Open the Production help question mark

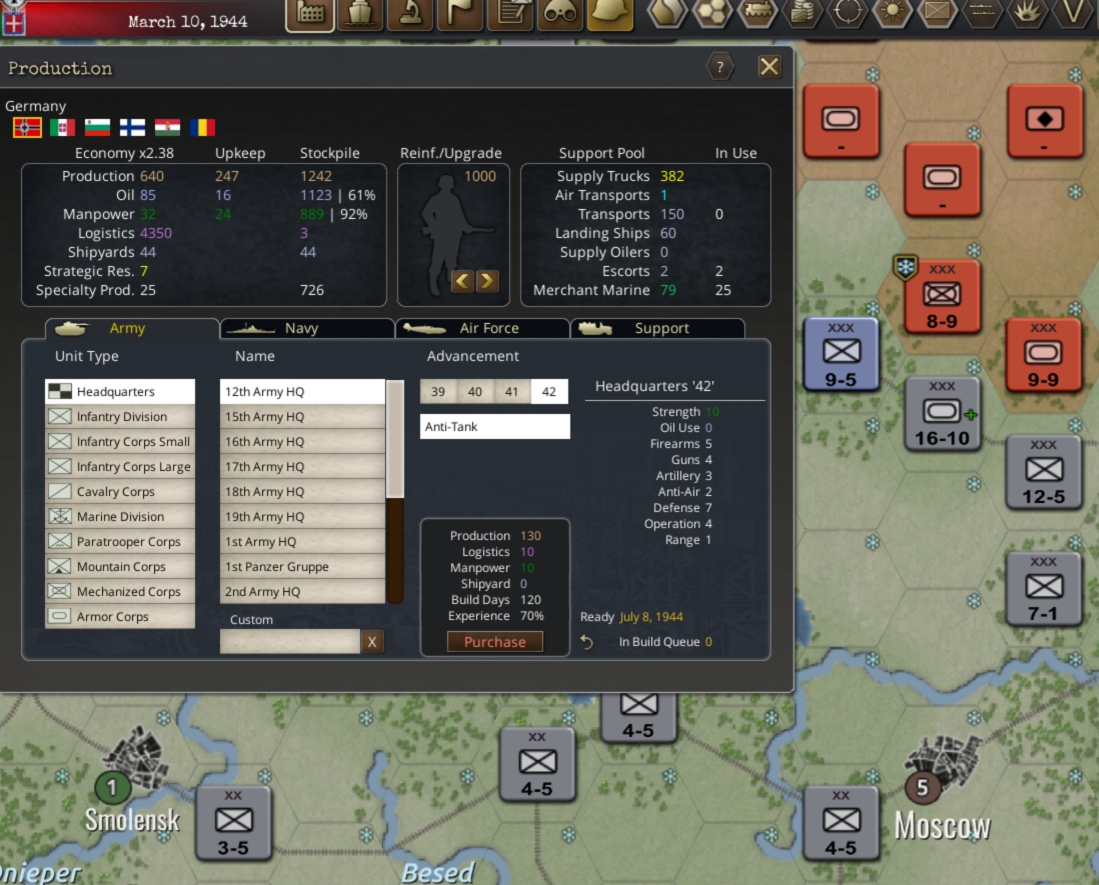pyautogui.click(x=720, y=67)
